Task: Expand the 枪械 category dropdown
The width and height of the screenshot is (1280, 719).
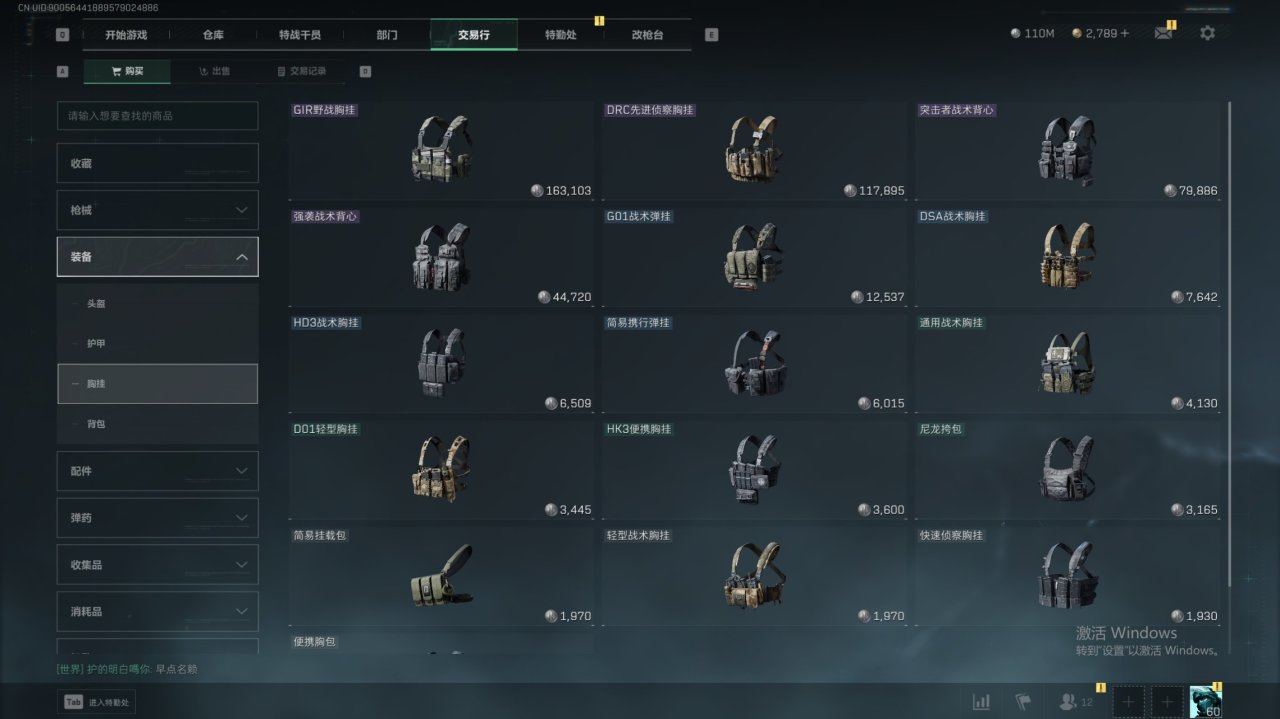Action: [158, 210]
